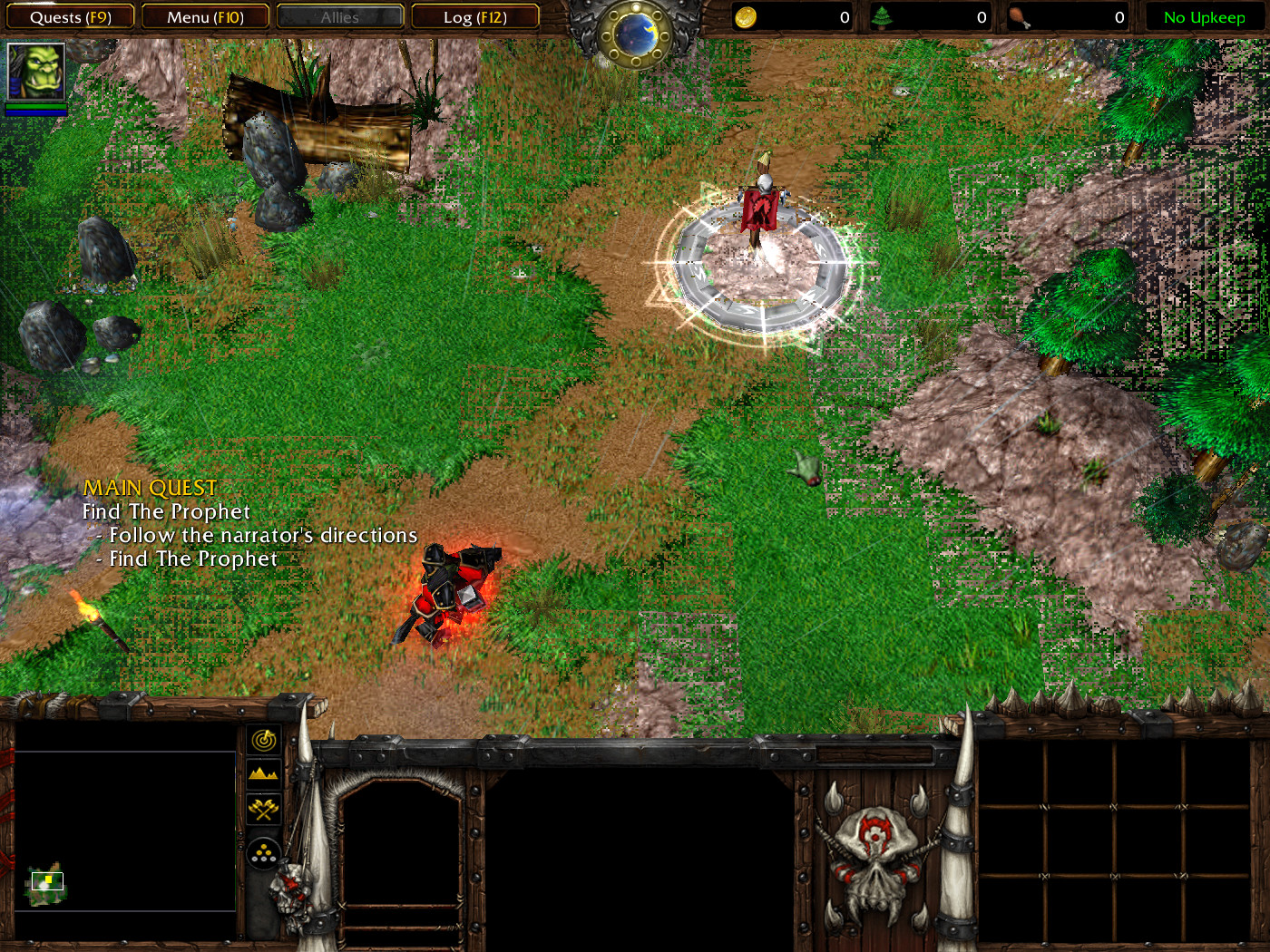Toggle formation movement button
Image resolution: width=1270 pixels, height=952 pixels.
point(264,853)
